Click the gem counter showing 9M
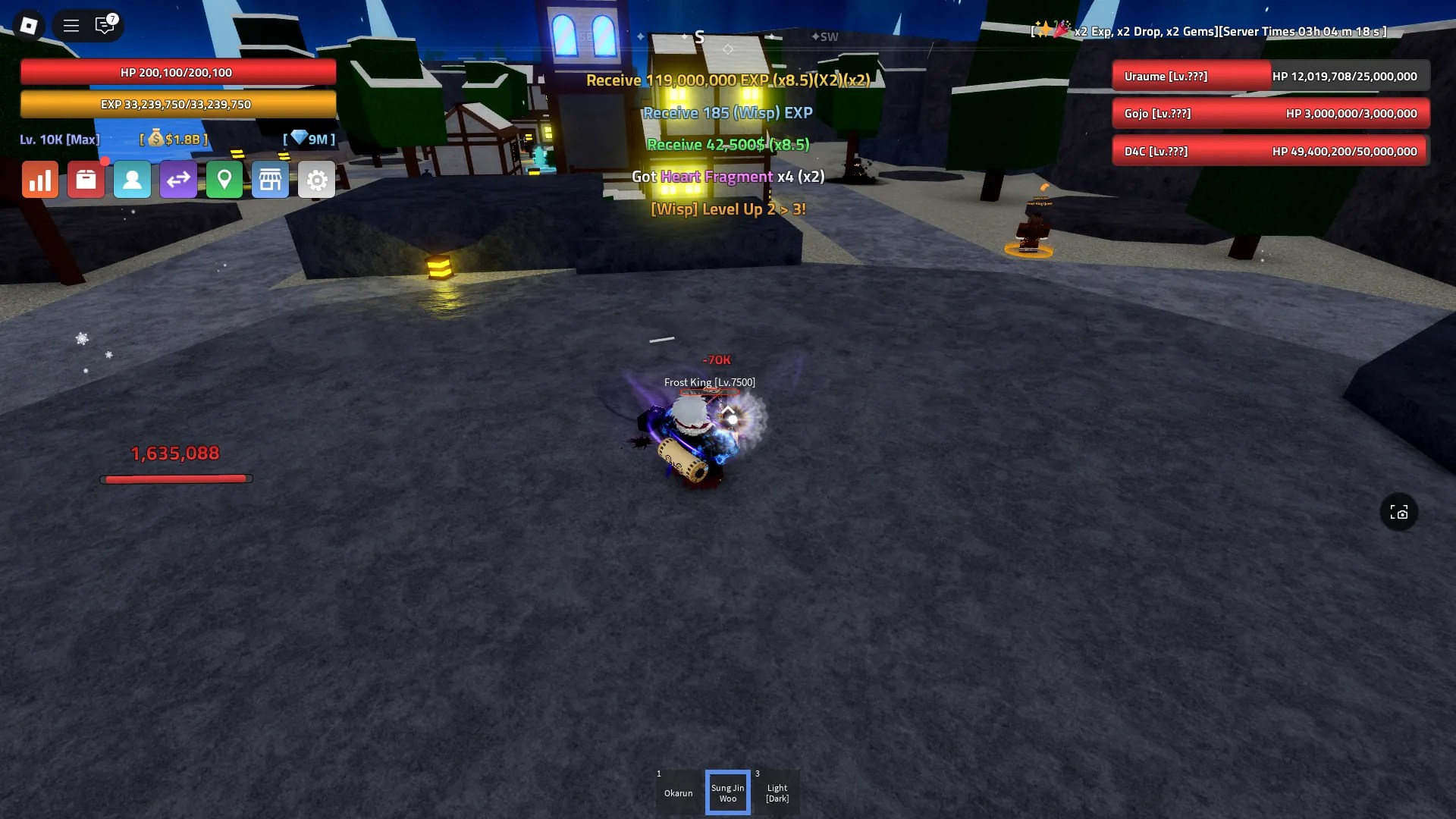Screen dimensions: 1456x819 310,139
